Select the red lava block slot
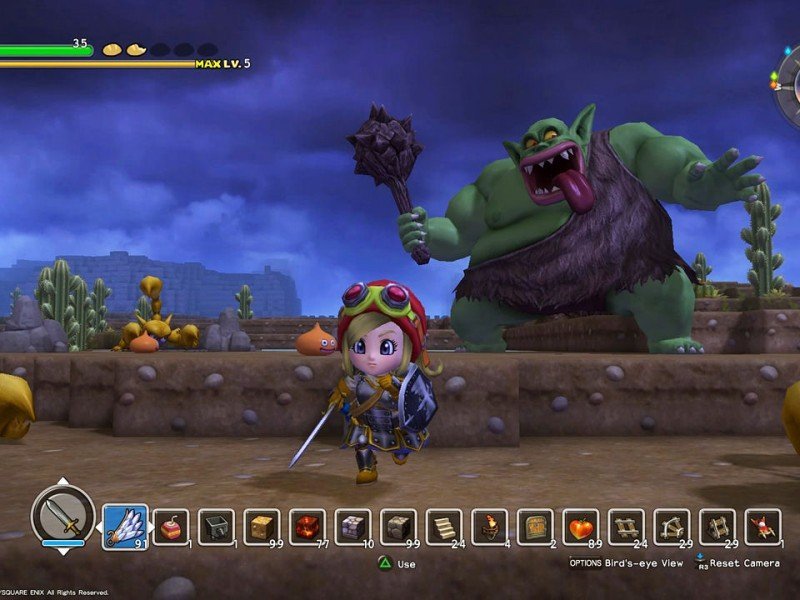The width and height of the screenshot is (800, 600). pyautogui.click(x=307, y=527)
